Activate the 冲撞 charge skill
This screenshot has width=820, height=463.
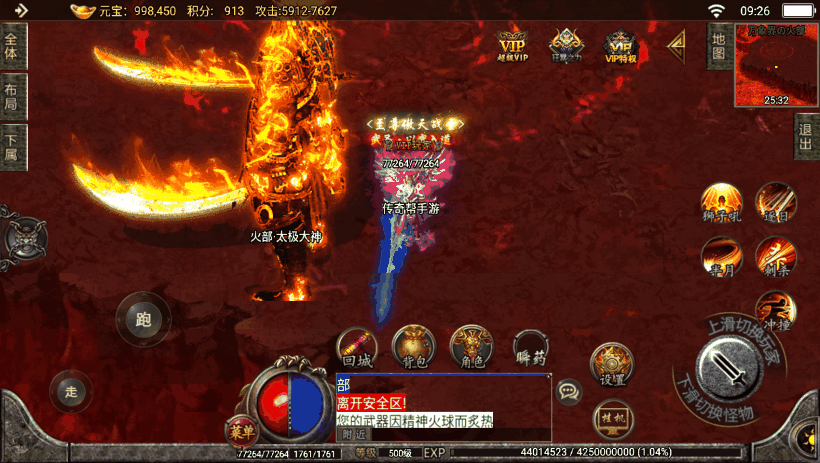click(774, 309)
